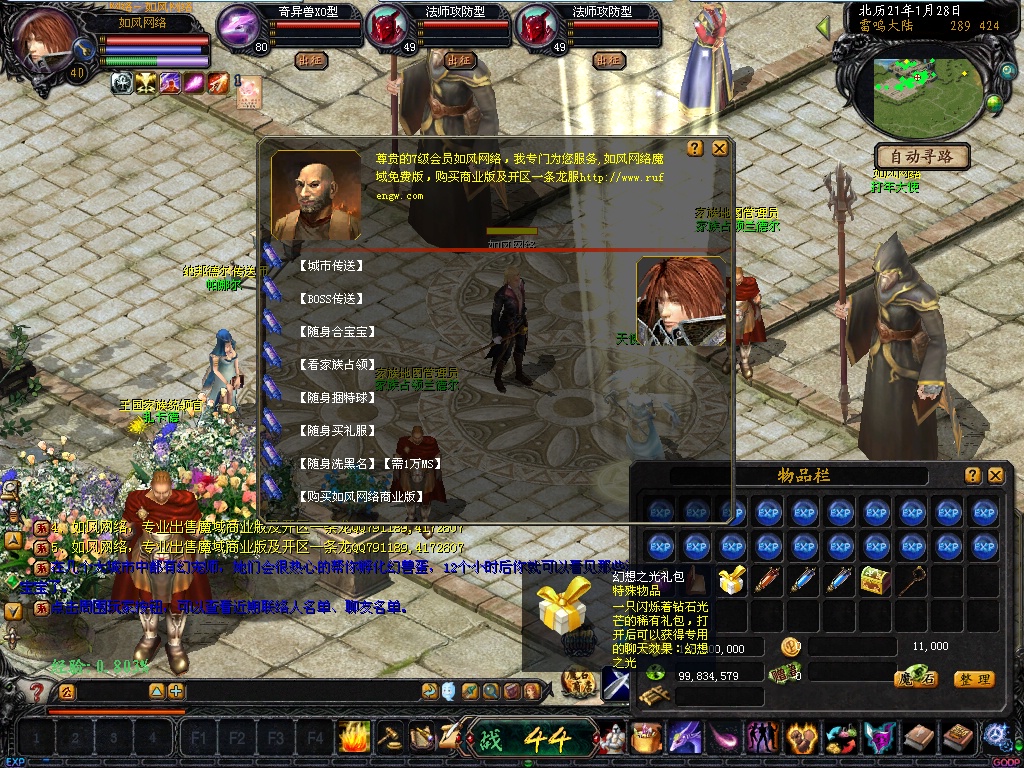Click the 整理 sort button in inventory
This screenshot has height=768, width=1024.
click(973, 679)
